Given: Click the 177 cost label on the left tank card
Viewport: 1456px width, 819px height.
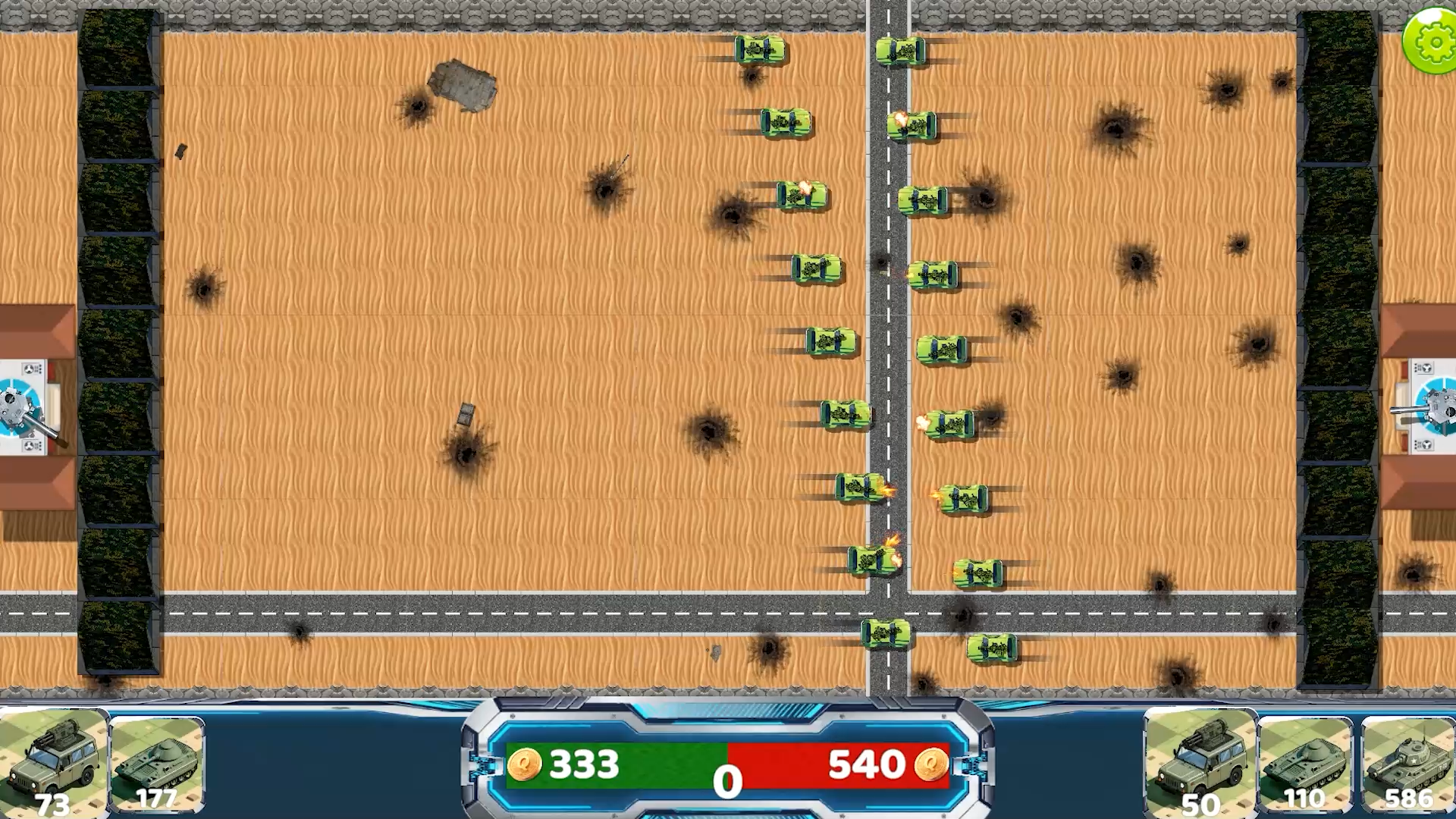Looking at the screenshot, I should [155, 799].
